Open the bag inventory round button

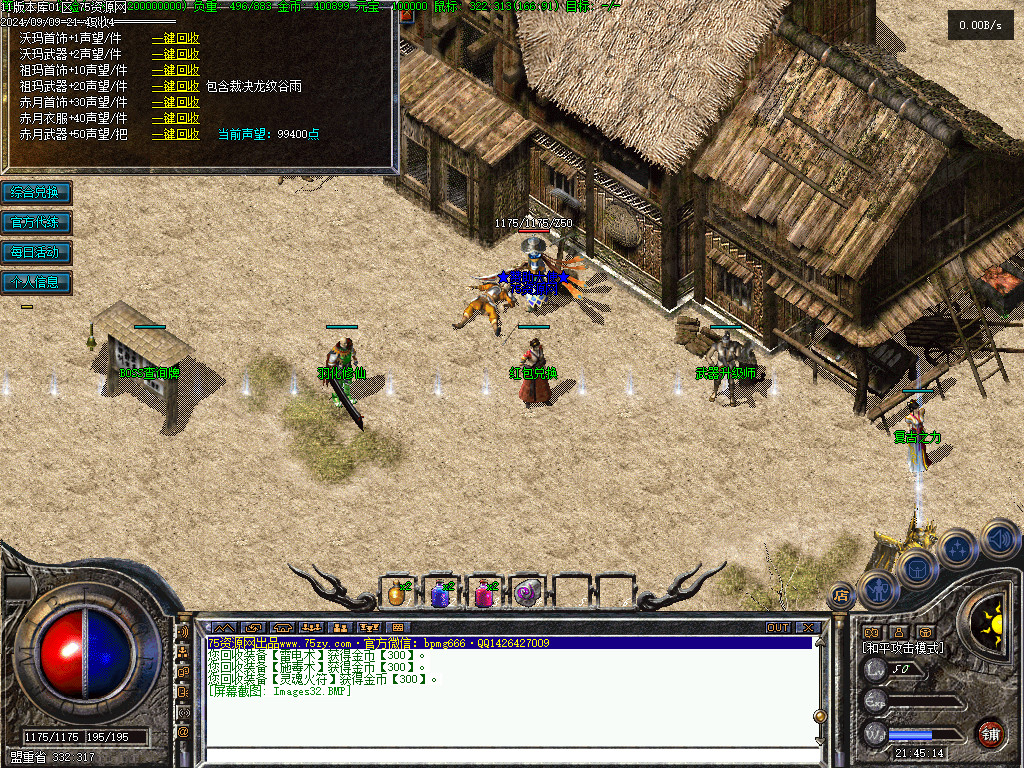(x=917, y=567)
